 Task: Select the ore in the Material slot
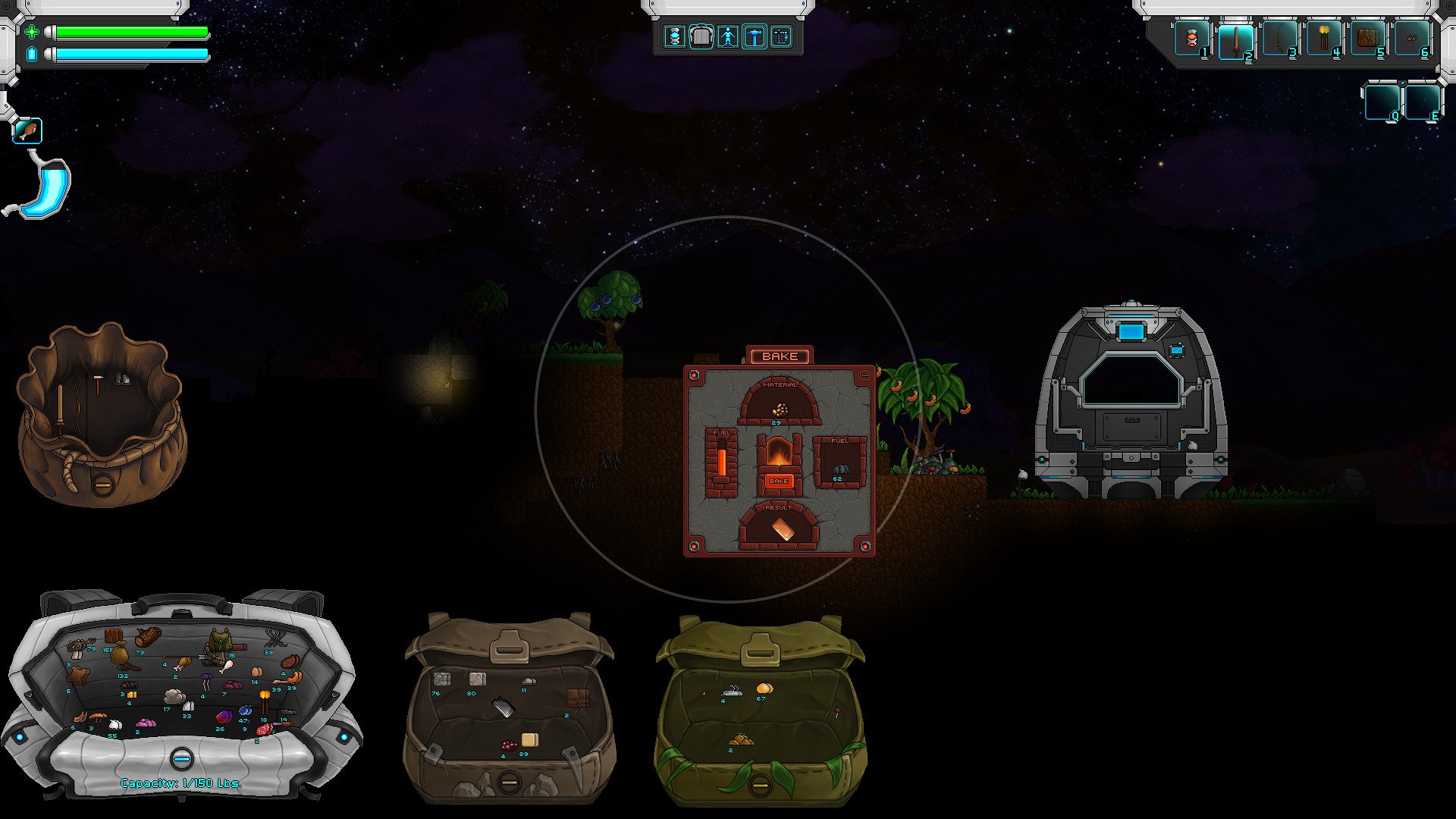(779, 409)
